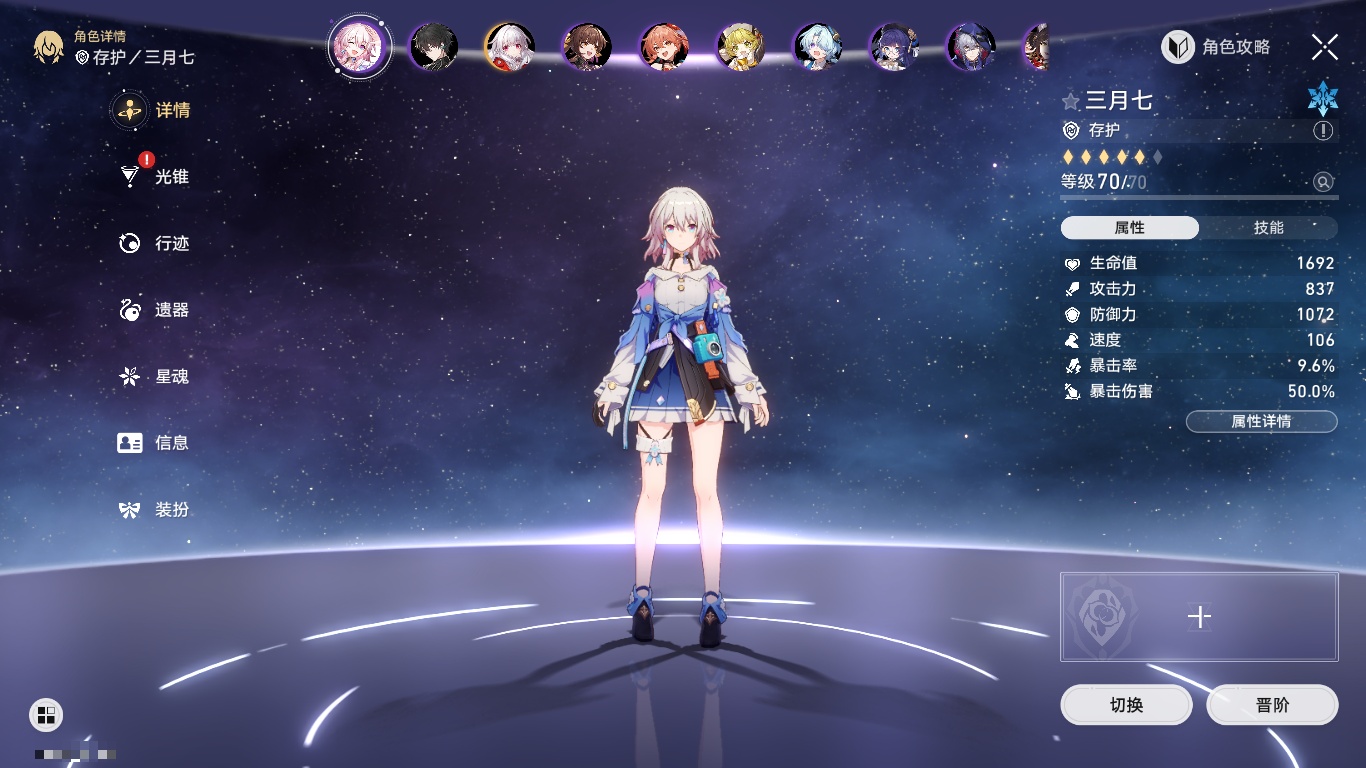Open 属性详情 attribute details
The width and height of the screenshot is (1366, 768).
[x=1261, y=421]
